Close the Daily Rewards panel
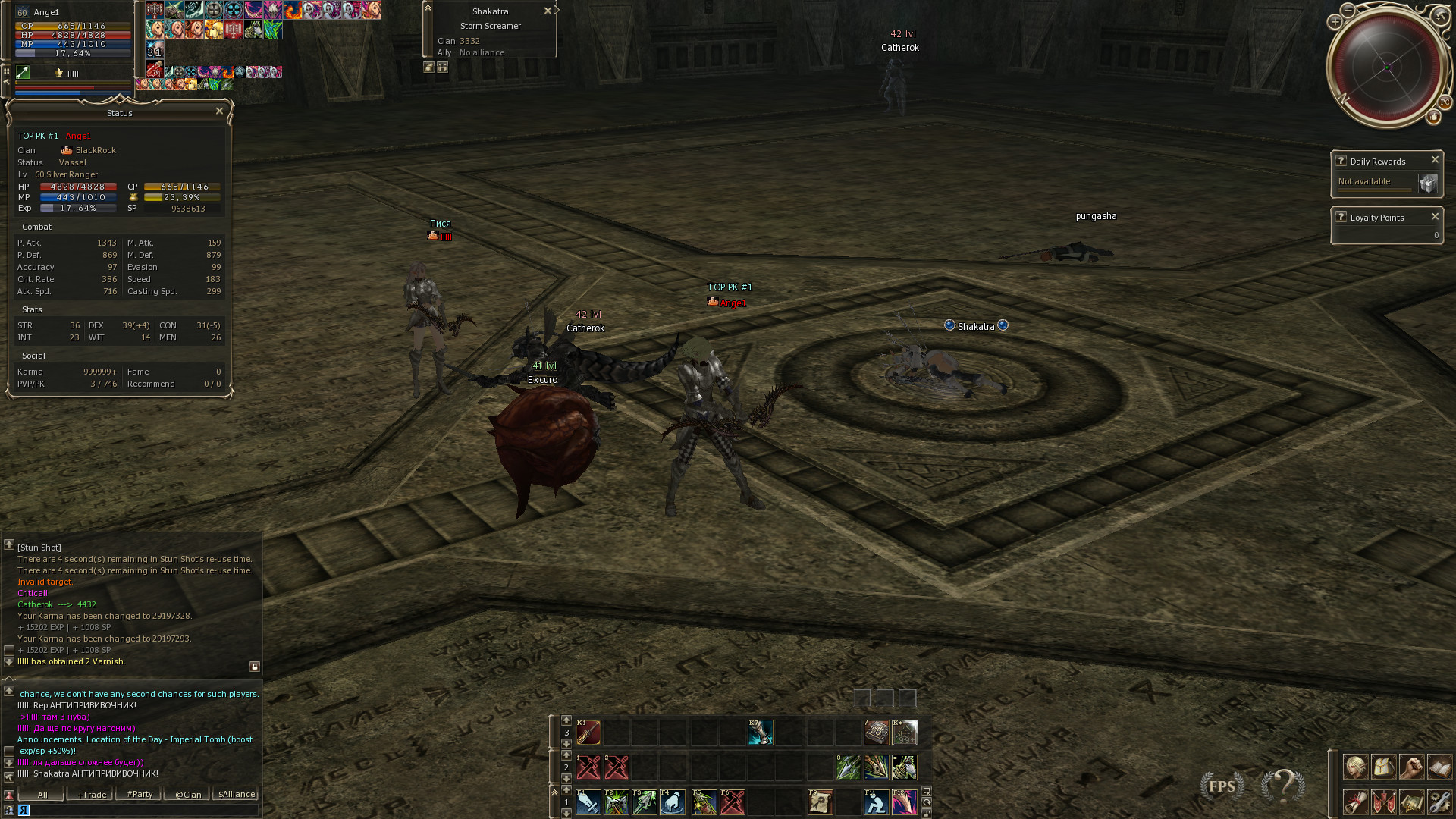Viewport: 1456px width, 819px height. coord(1435,160)
